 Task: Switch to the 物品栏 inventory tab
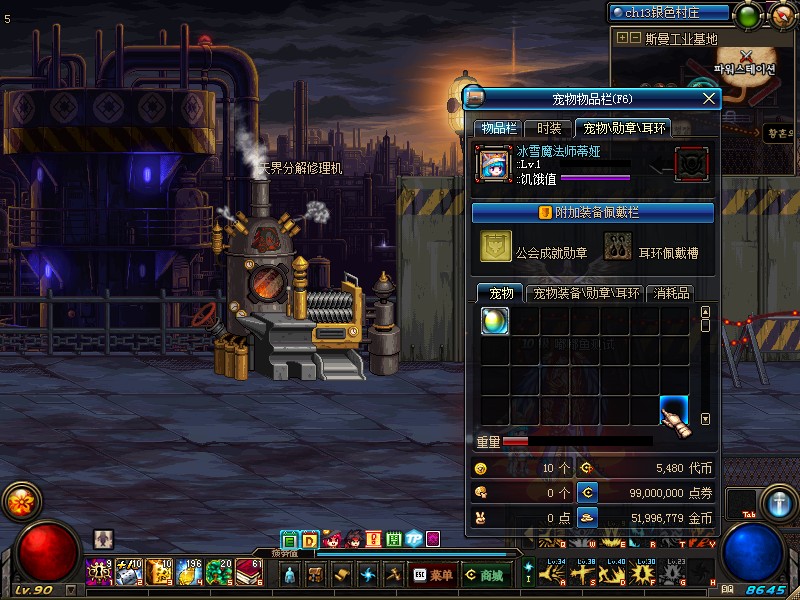497,128
